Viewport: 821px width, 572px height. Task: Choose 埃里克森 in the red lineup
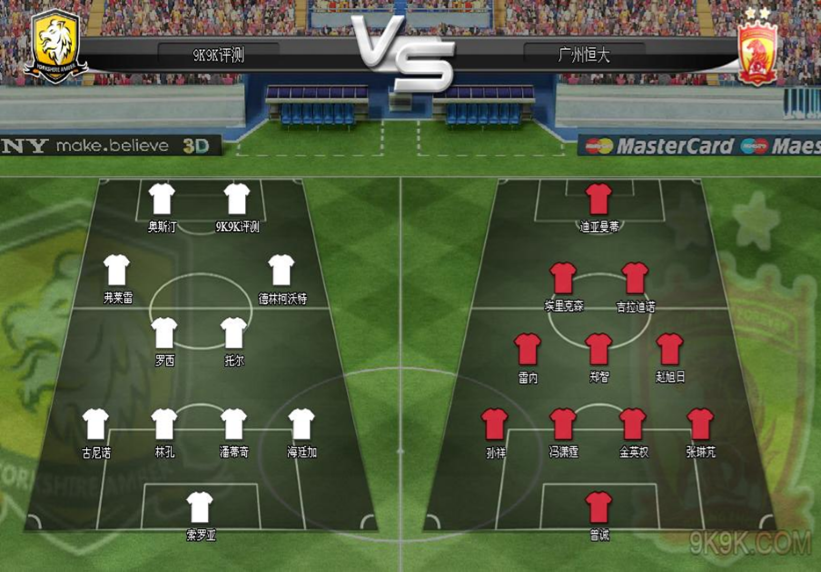click(564, 277)
